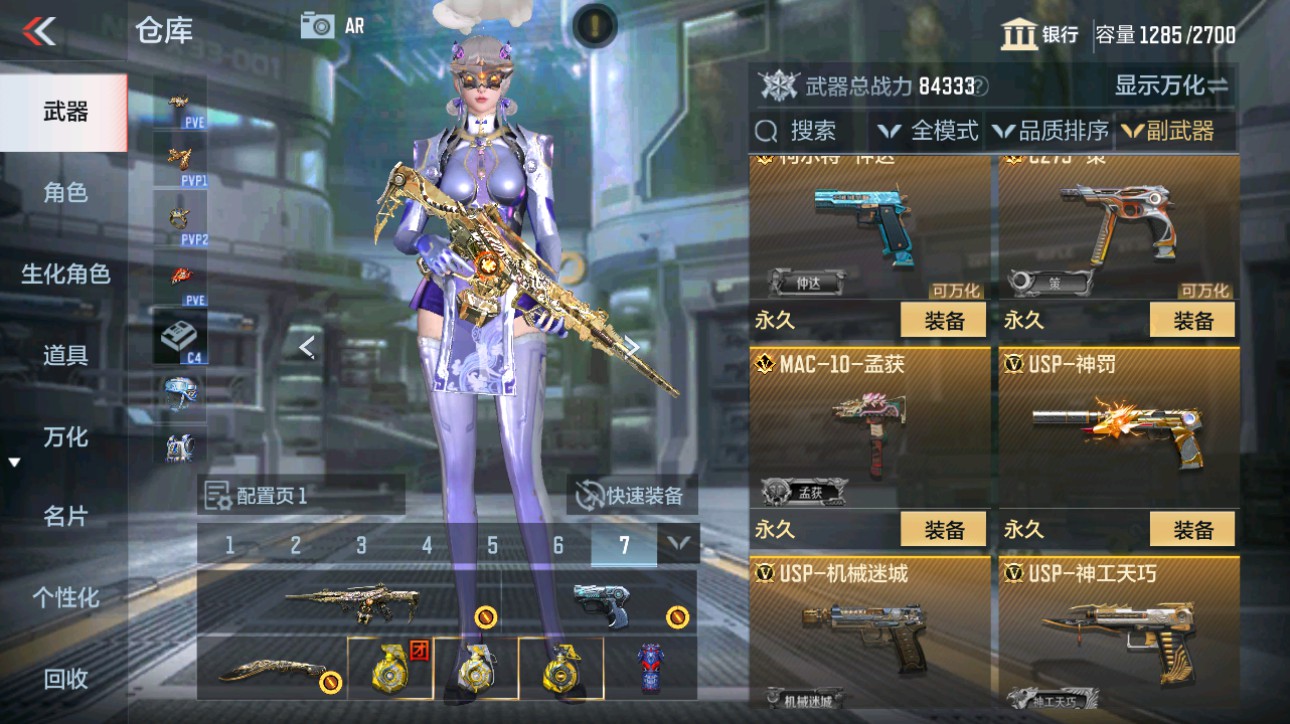Click the 搜索 search icon

(766, 131)
